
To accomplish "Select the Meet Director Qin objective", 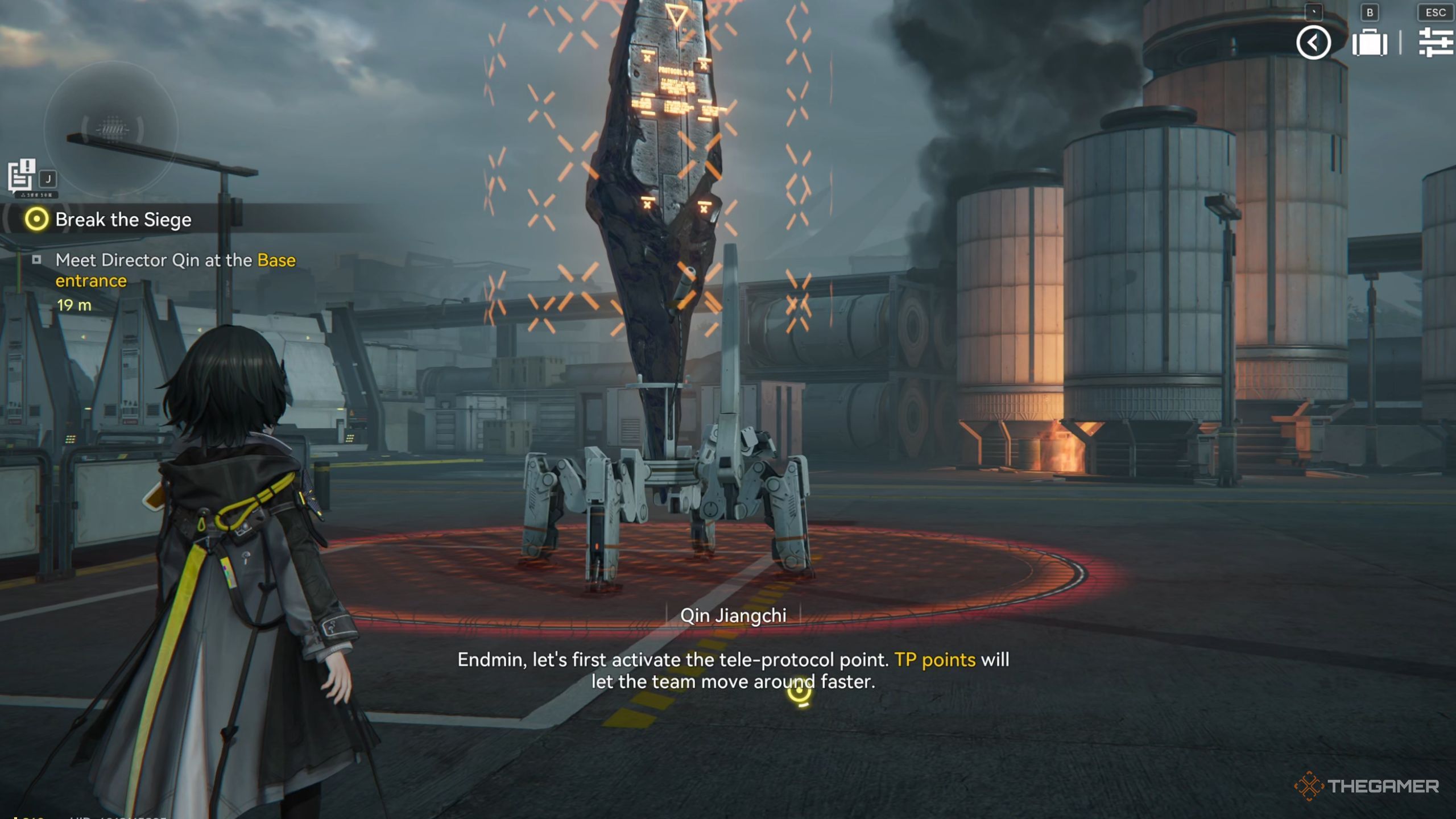I will tap(175, 270).
